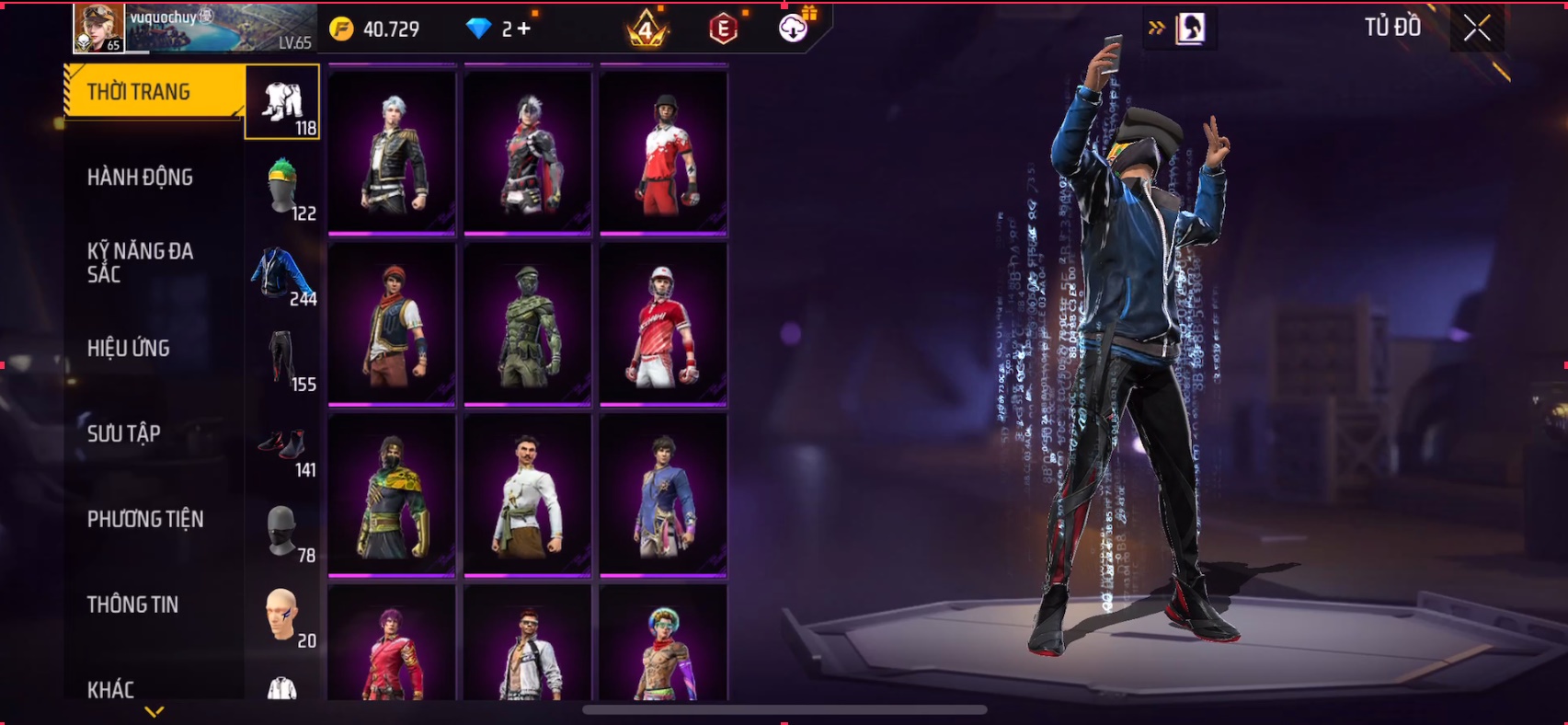Close the Tủ Đồ wardrobe screen

(1476, 29)
